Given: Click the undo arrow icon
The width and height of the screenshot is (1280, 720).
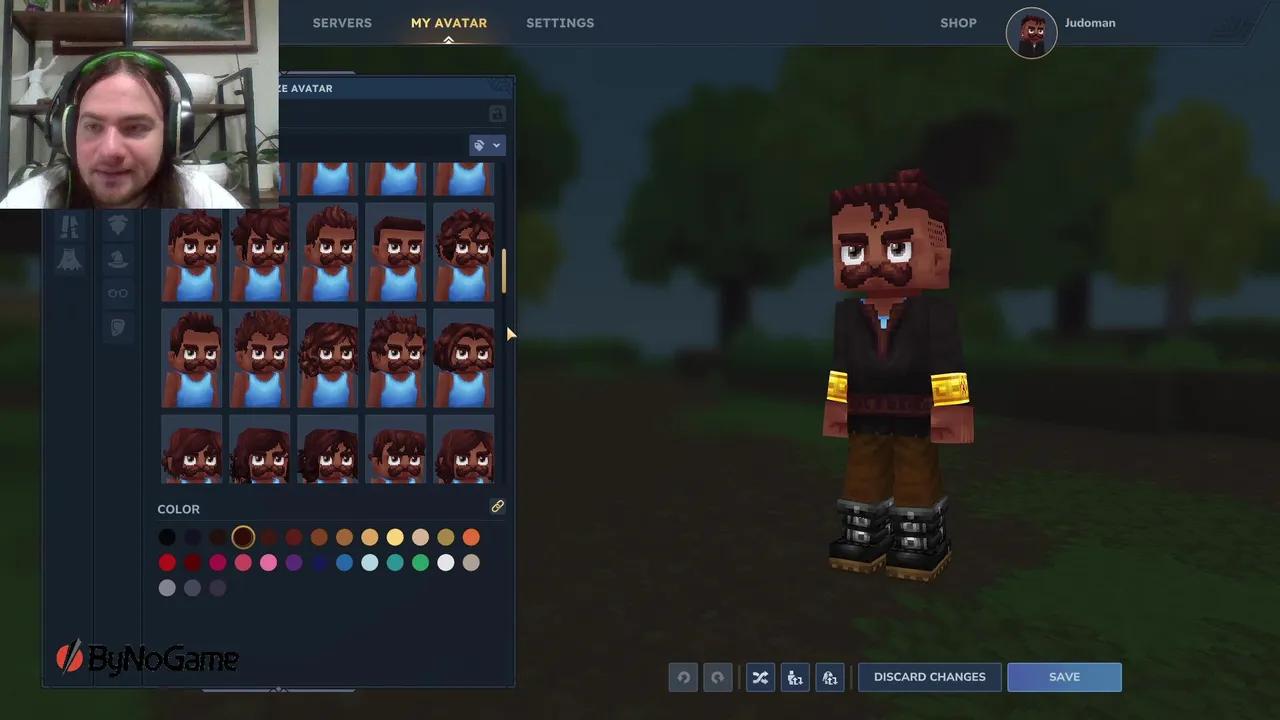Looking at the screenshot, I should coord(683,677).
